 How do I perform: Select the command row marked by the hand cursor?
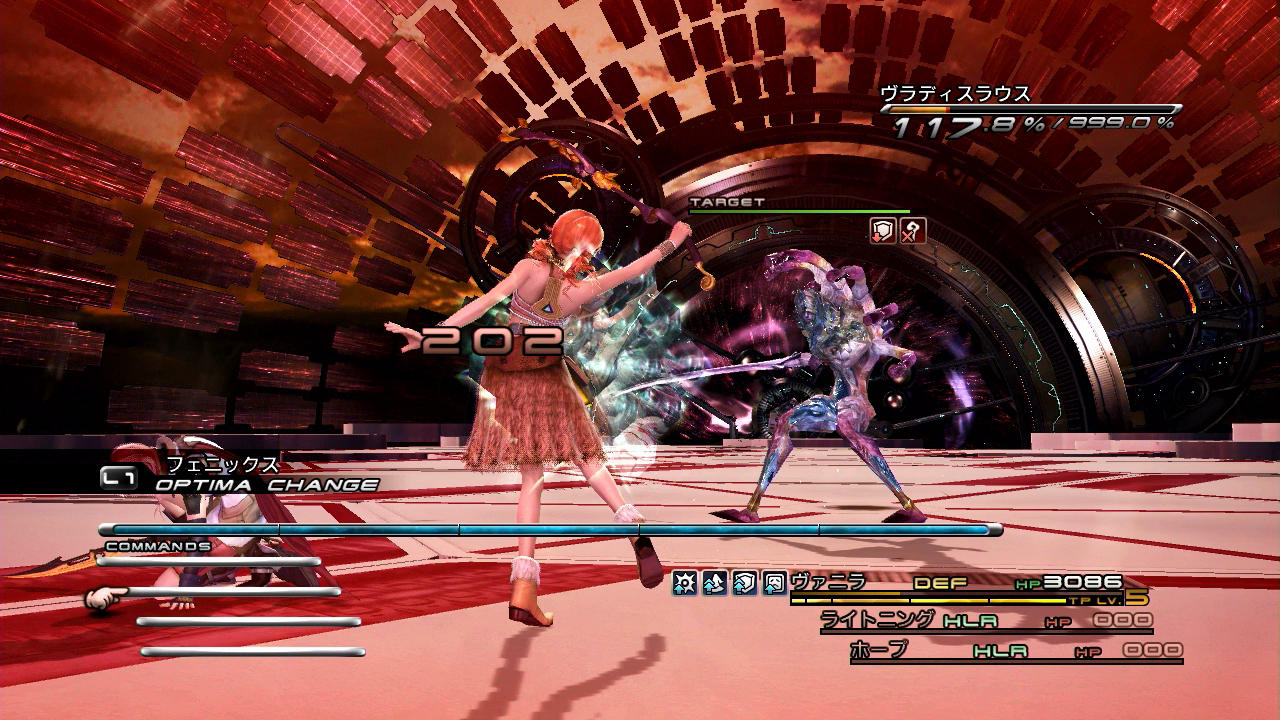click(230, 592)
